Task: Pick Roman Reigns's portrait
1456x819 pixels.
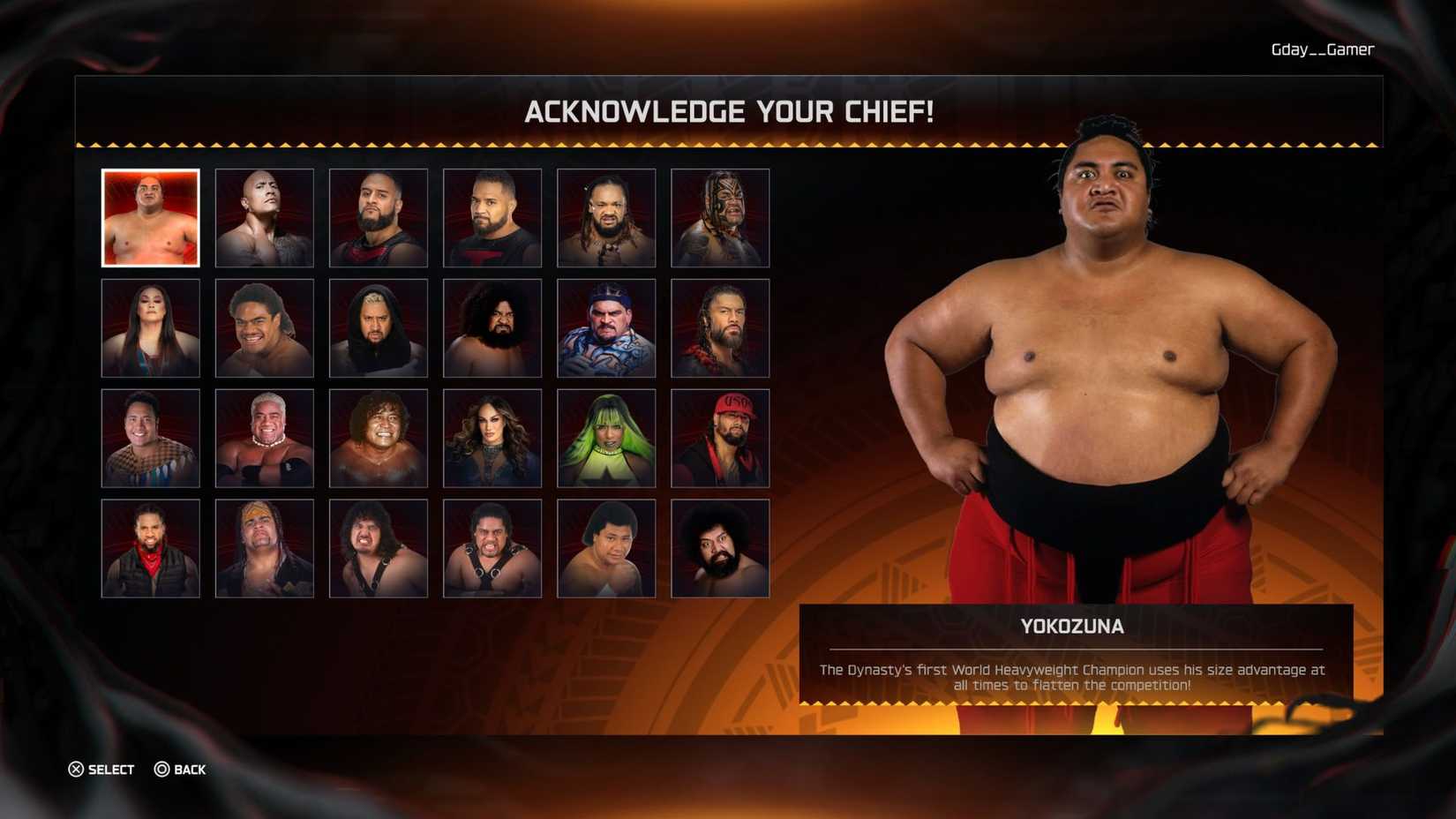Action: click(719, 327)
